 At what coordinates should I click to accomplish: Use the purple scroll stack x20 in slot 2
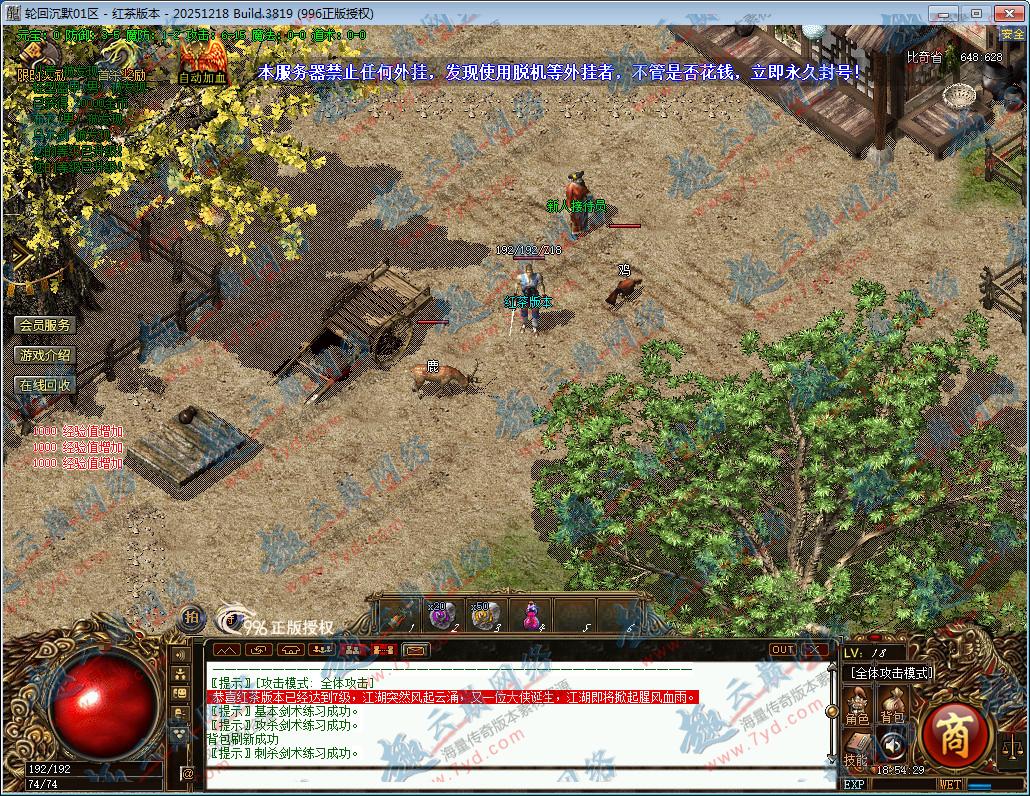tap(442, 616)
